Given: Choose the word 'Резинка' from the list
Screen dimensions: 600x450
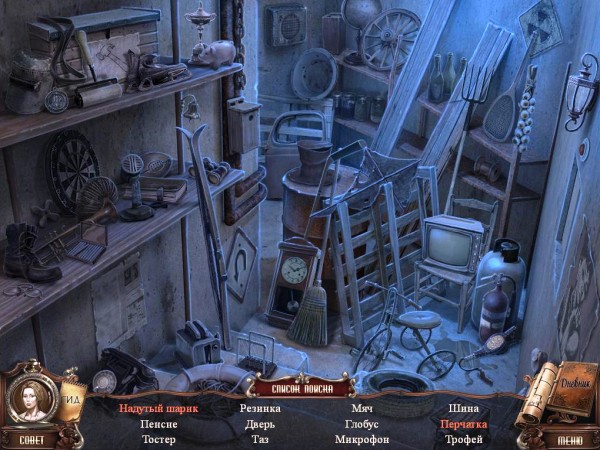Looking at the screenshot, I should click(260, 408).
